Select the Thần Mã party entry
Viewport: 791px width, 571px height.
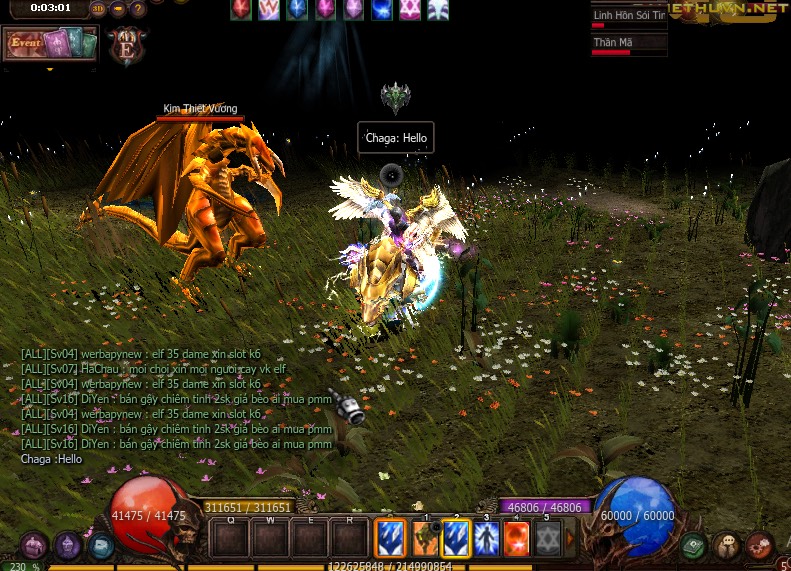[x=628, y=44]
